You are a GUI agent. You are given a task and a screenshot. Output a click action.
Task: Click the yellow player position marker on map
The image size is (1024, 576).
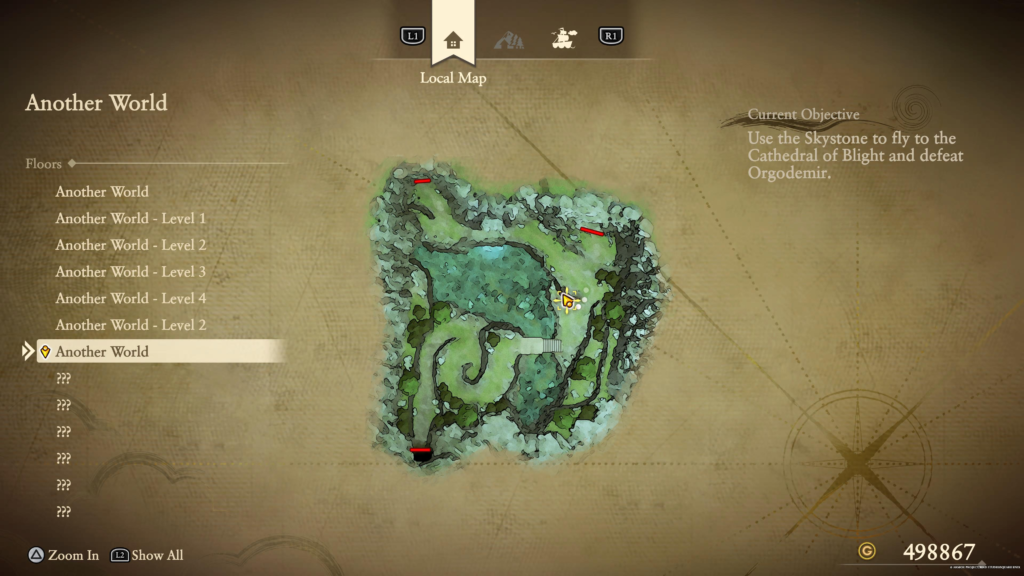(x=567, y=300)
